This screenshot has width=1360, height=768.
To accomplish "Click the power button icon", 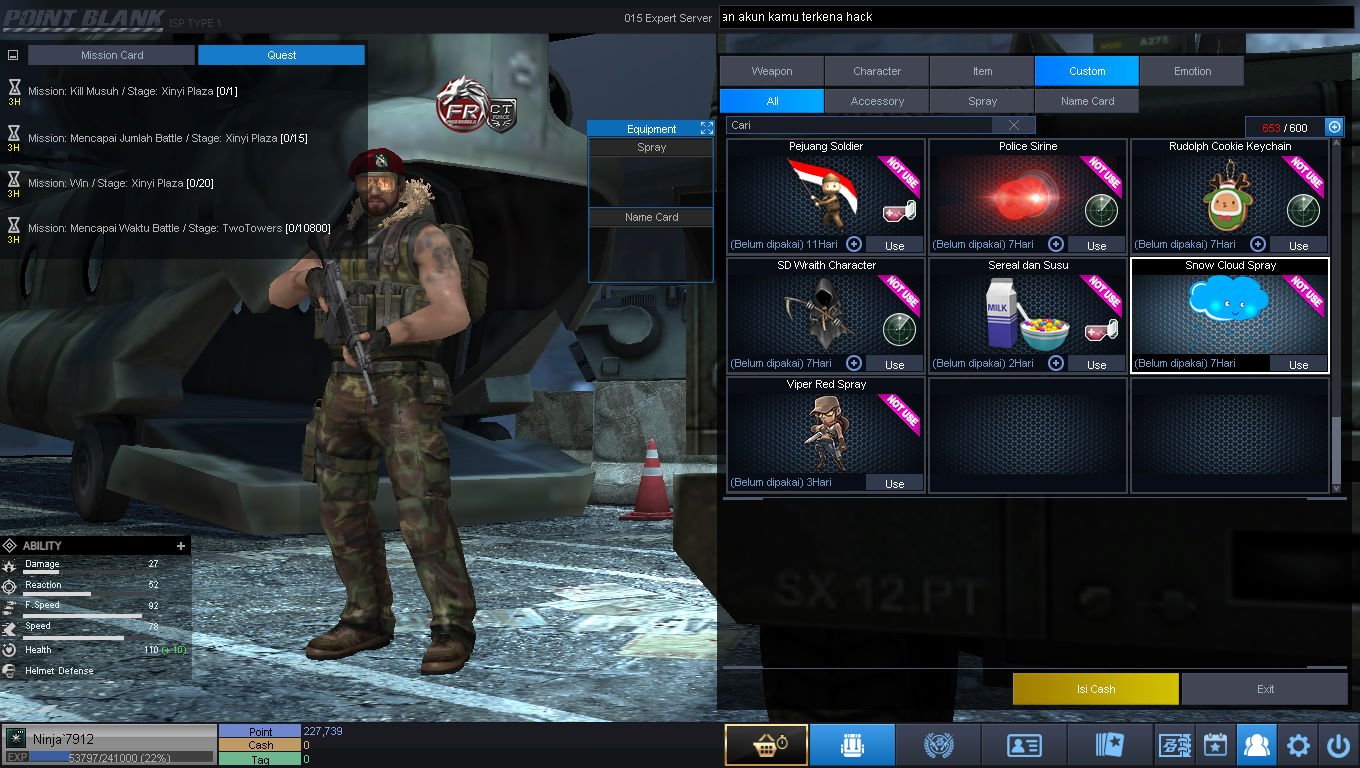I will pyautogui.click(x=1338, y=745).
